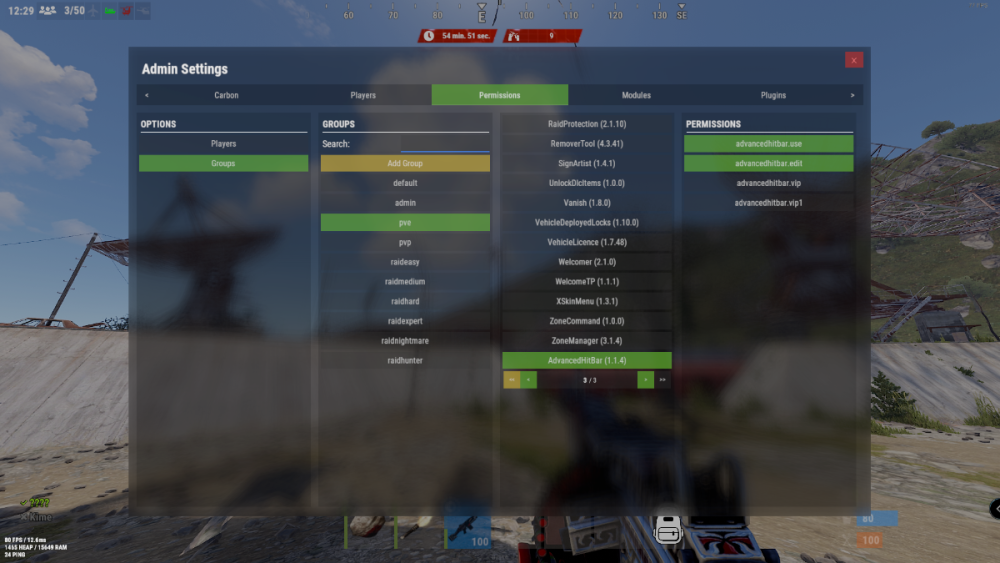Toggle the advancedhitbar.use permission
The height and width of the screenshot is (563, 1000).
(768, 144)
